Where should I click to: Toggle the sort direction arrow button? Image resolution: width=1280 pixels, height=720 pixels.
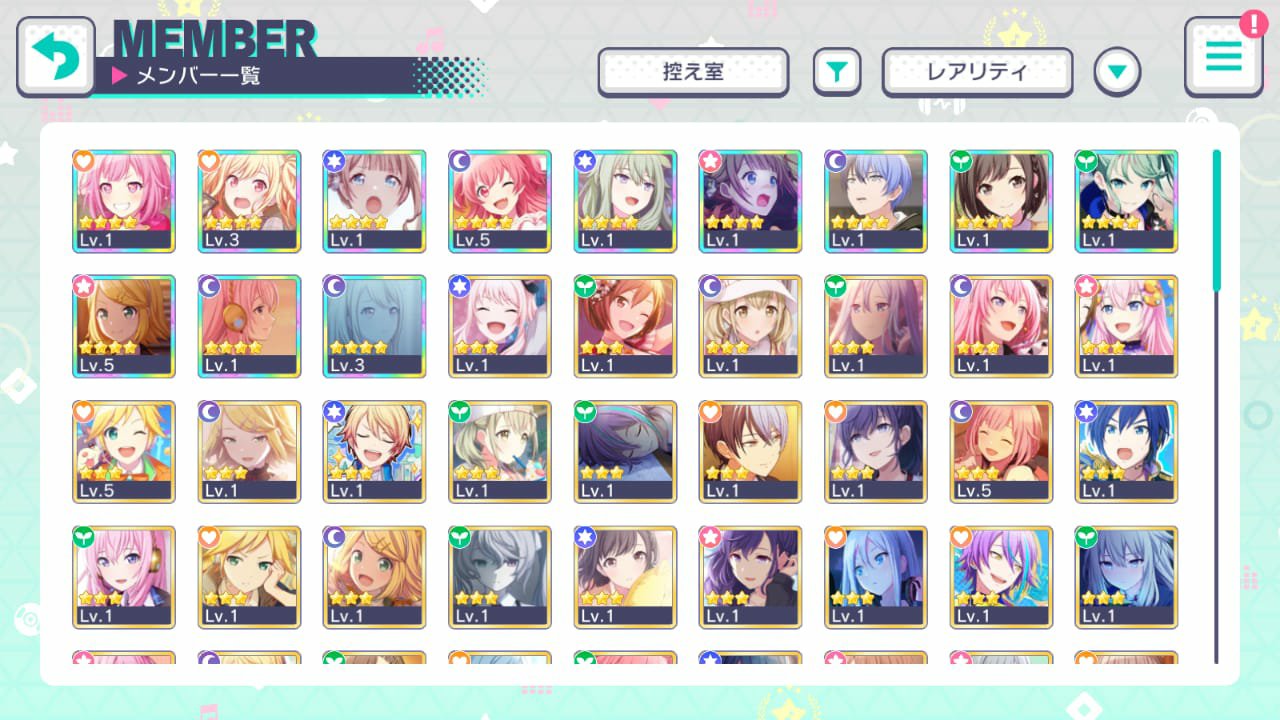pos(1117,72)
